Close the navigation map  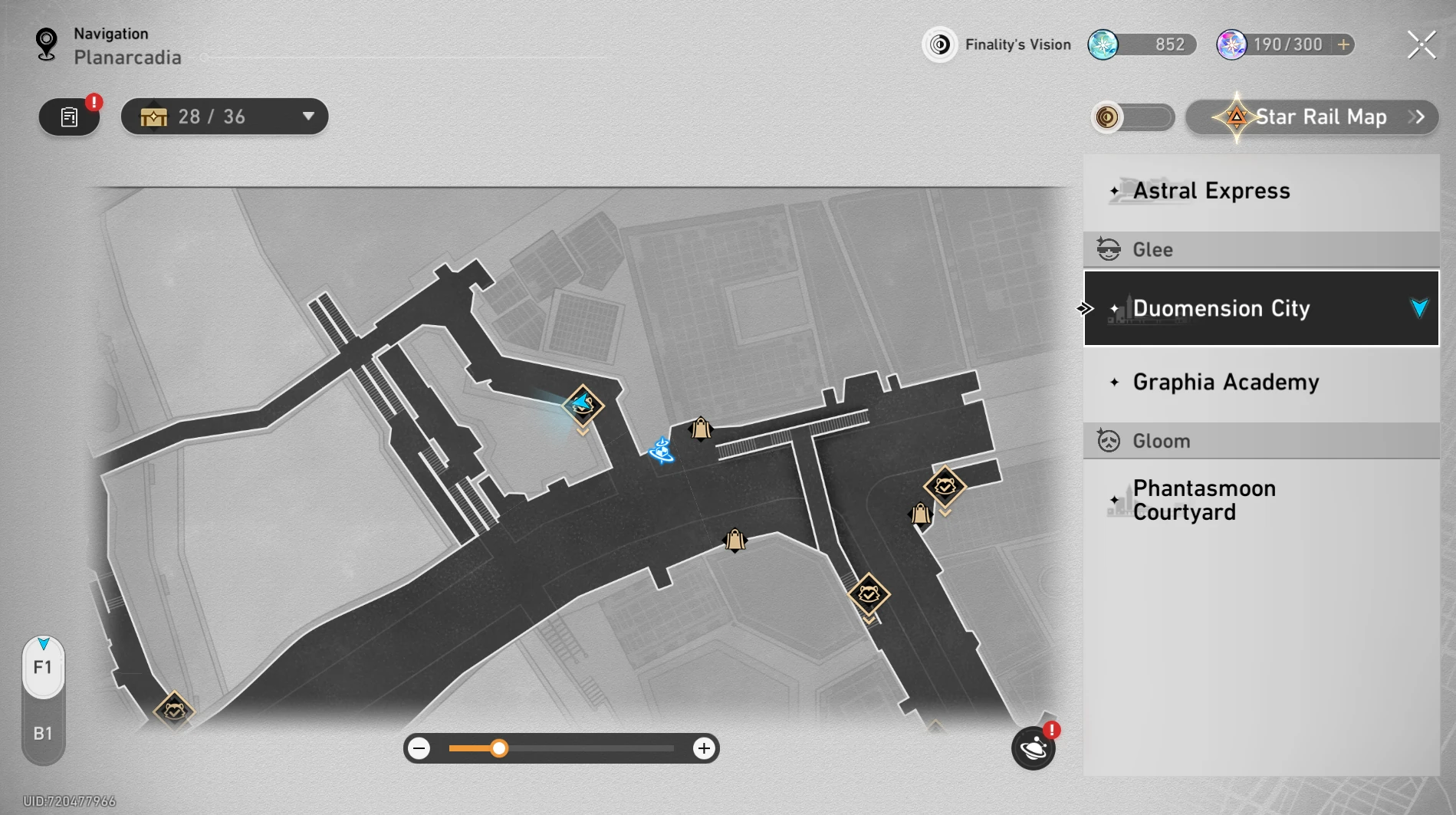1421,45
